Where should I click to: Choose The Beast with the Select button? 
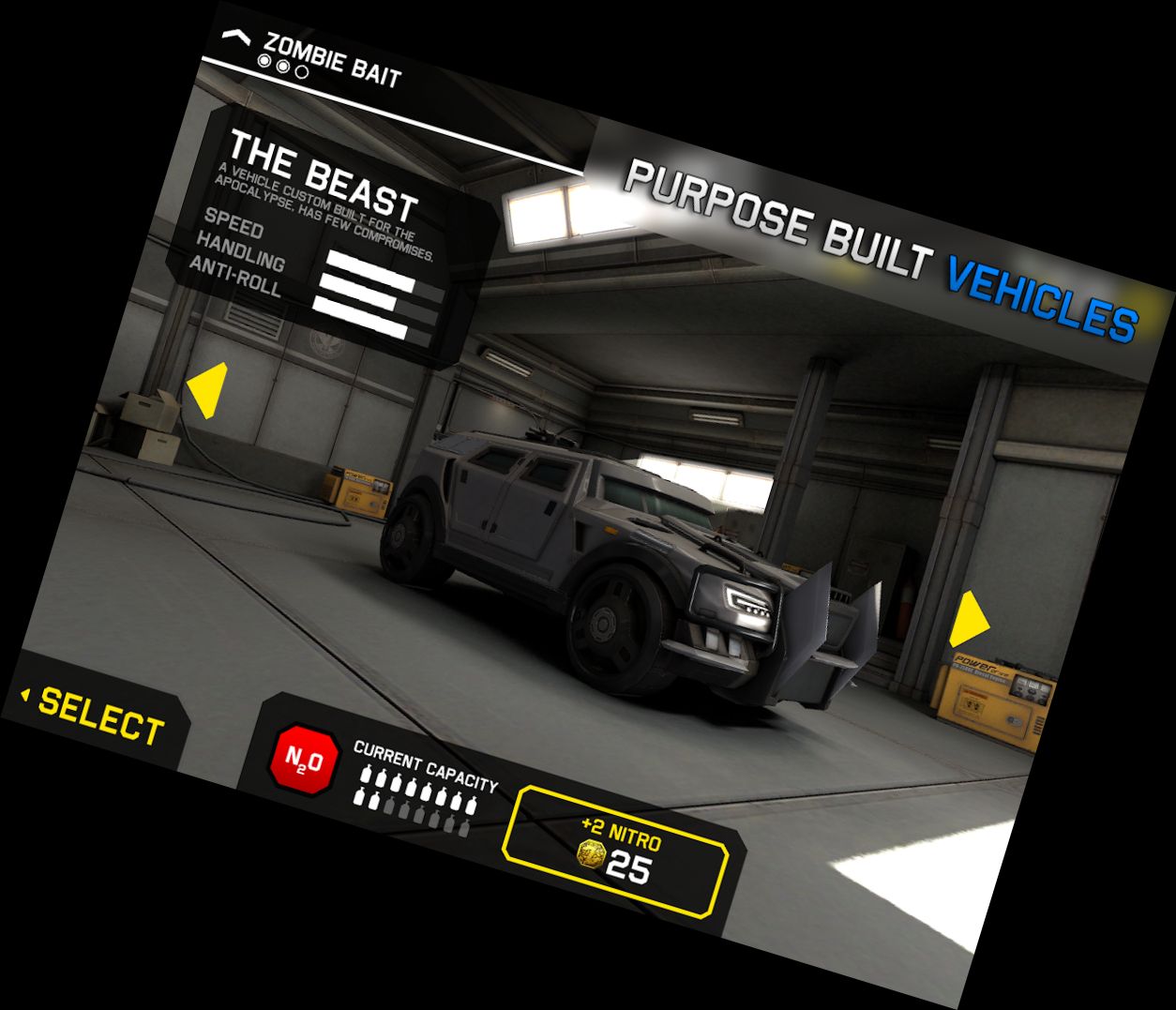point(100,716)
